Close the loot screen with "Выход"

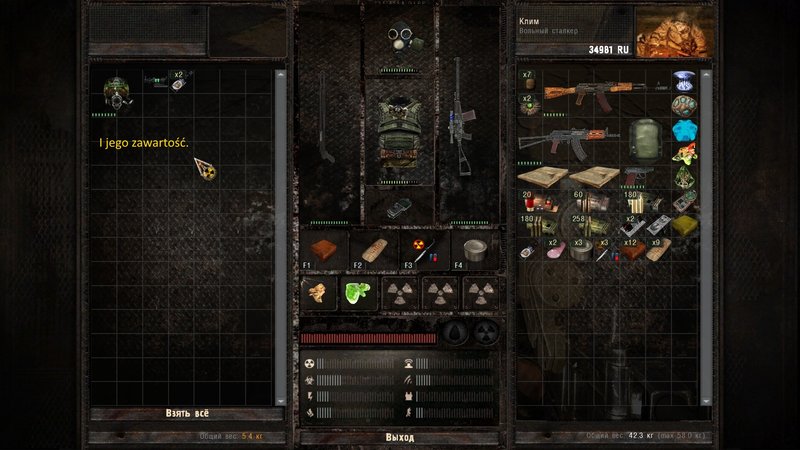(399, 437)
